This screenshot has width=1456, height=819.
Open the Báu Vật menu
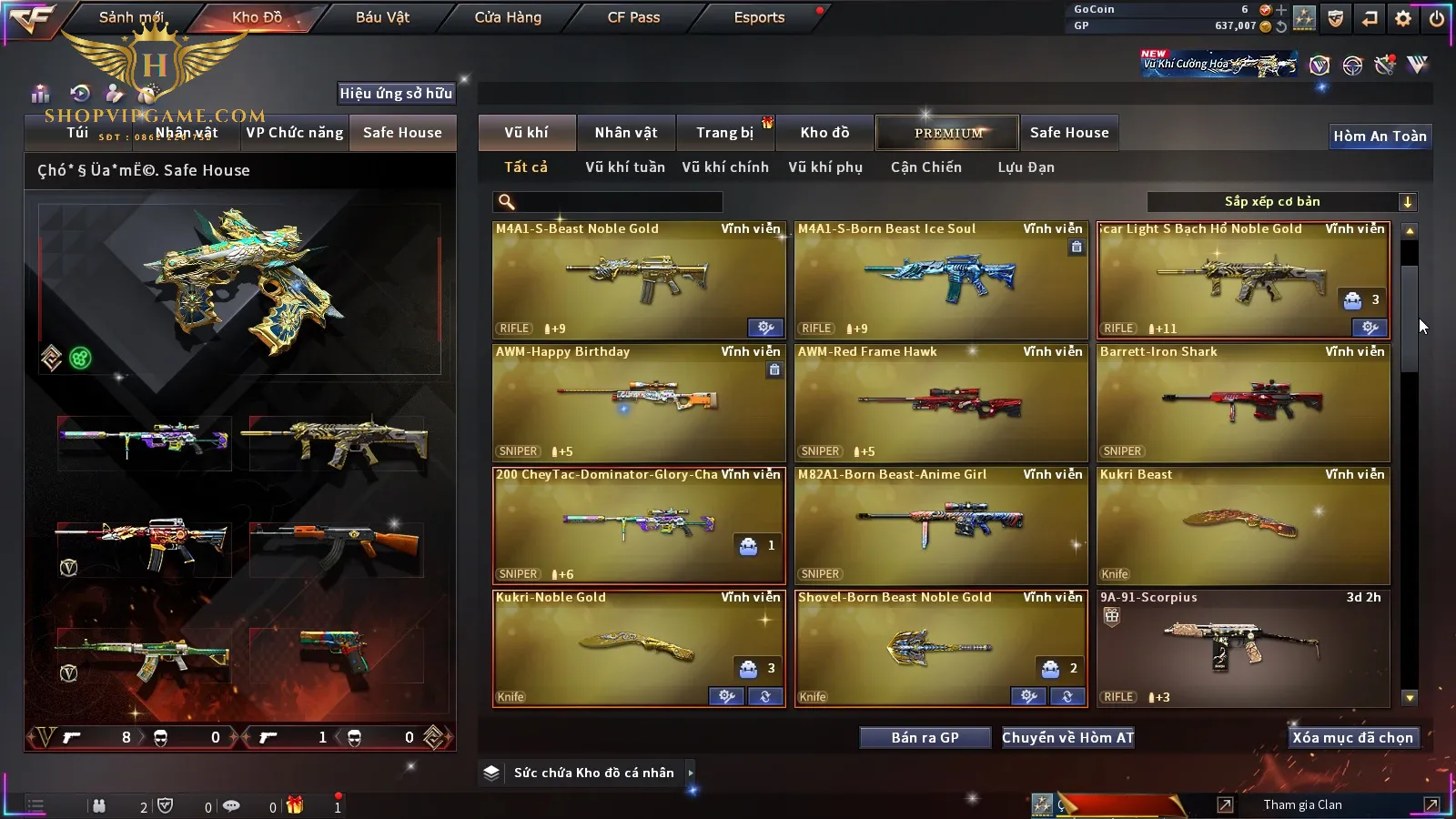pyautogui.click(x=382, y=17)
